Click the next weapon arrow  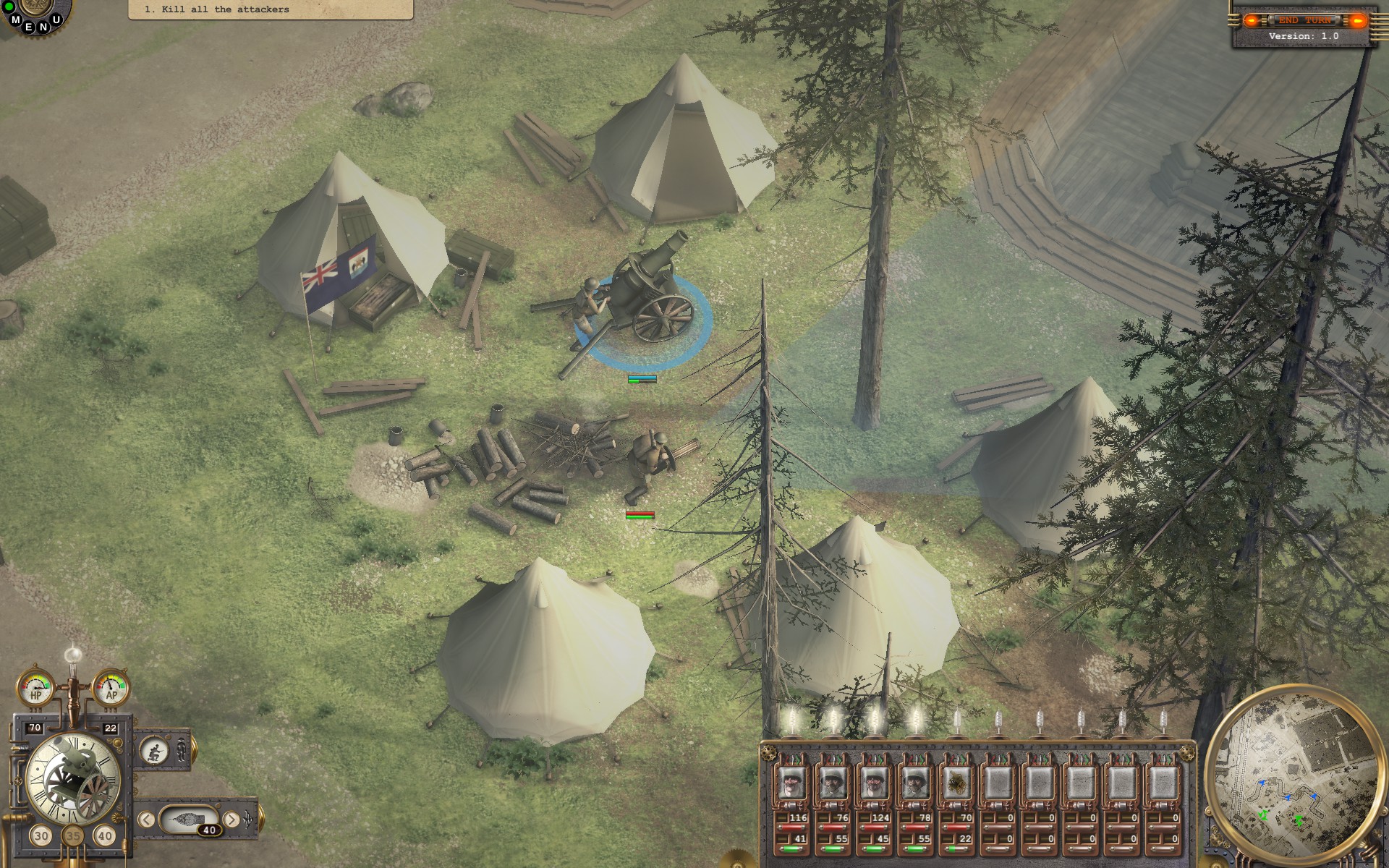pyautogui.click(x=233, y=819)
